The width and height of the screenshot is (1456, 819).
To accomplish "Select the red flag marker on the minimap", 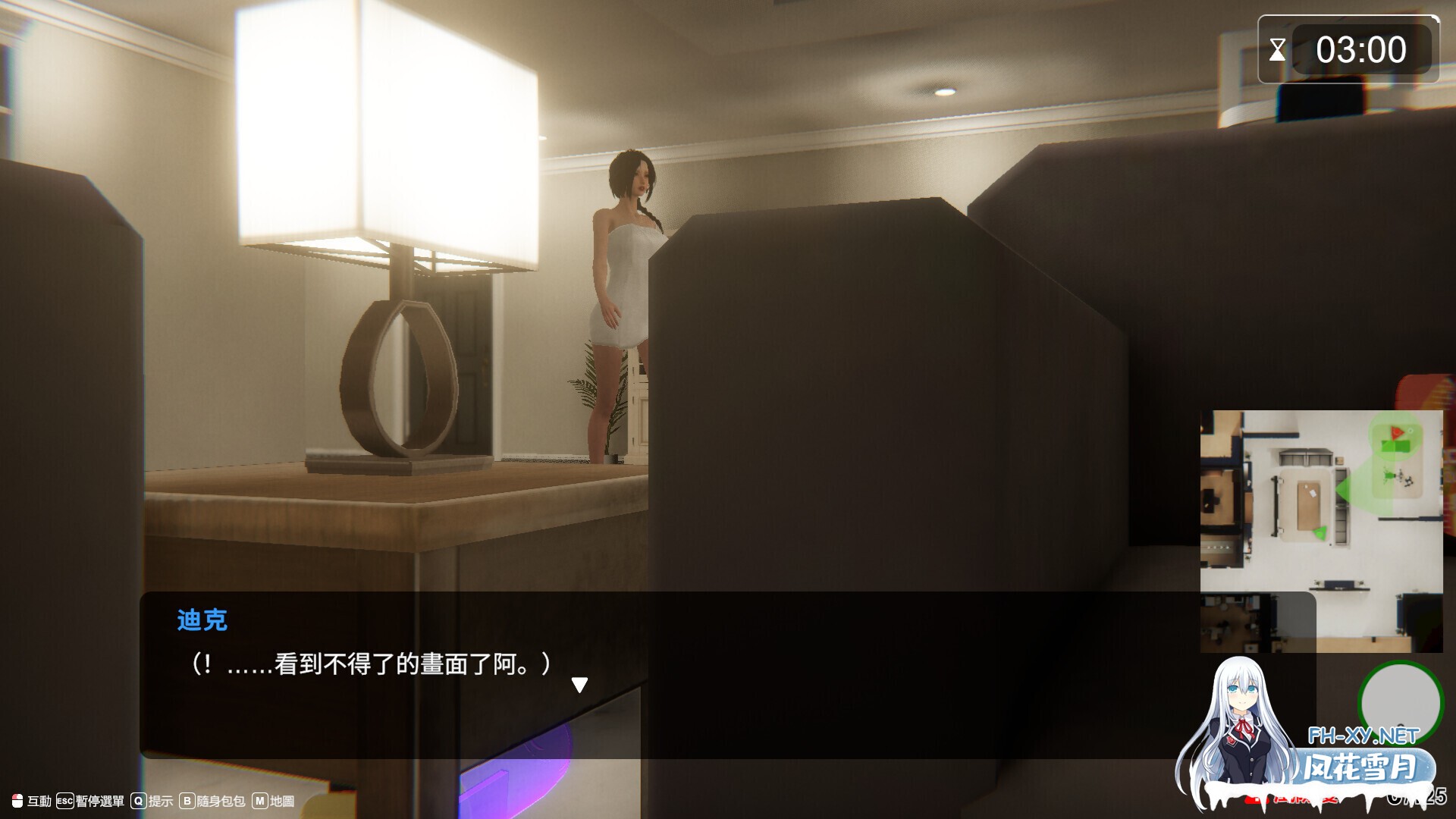I will 1397,432.
